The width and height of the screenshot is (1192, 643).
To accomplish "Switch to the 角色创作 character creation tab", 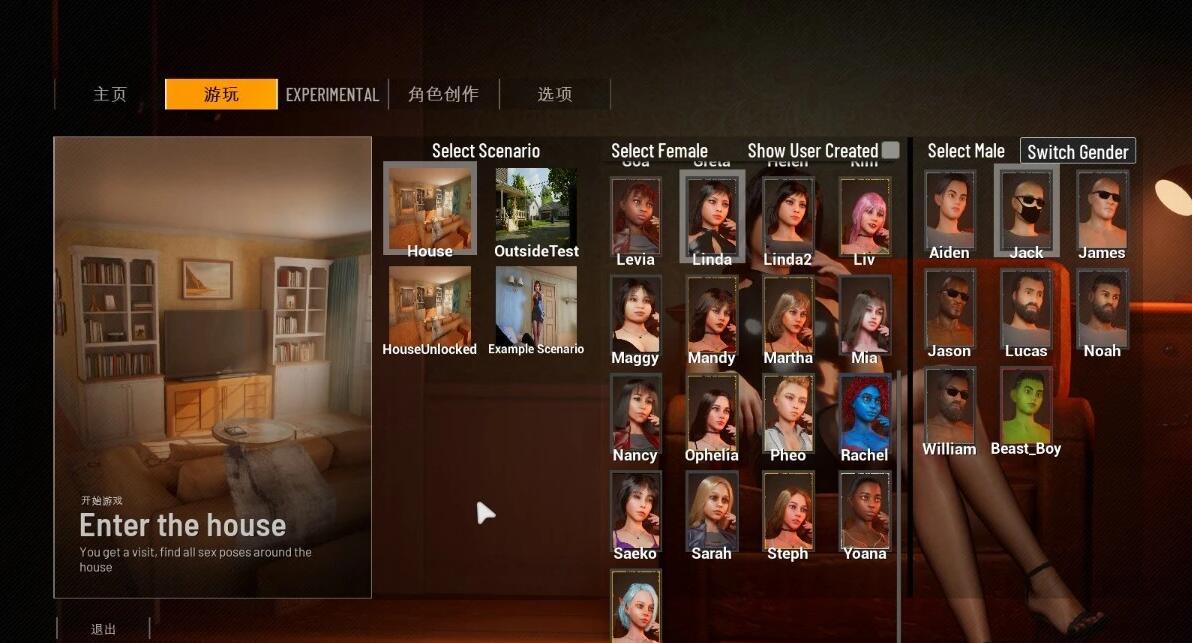I will click(443, 94).
